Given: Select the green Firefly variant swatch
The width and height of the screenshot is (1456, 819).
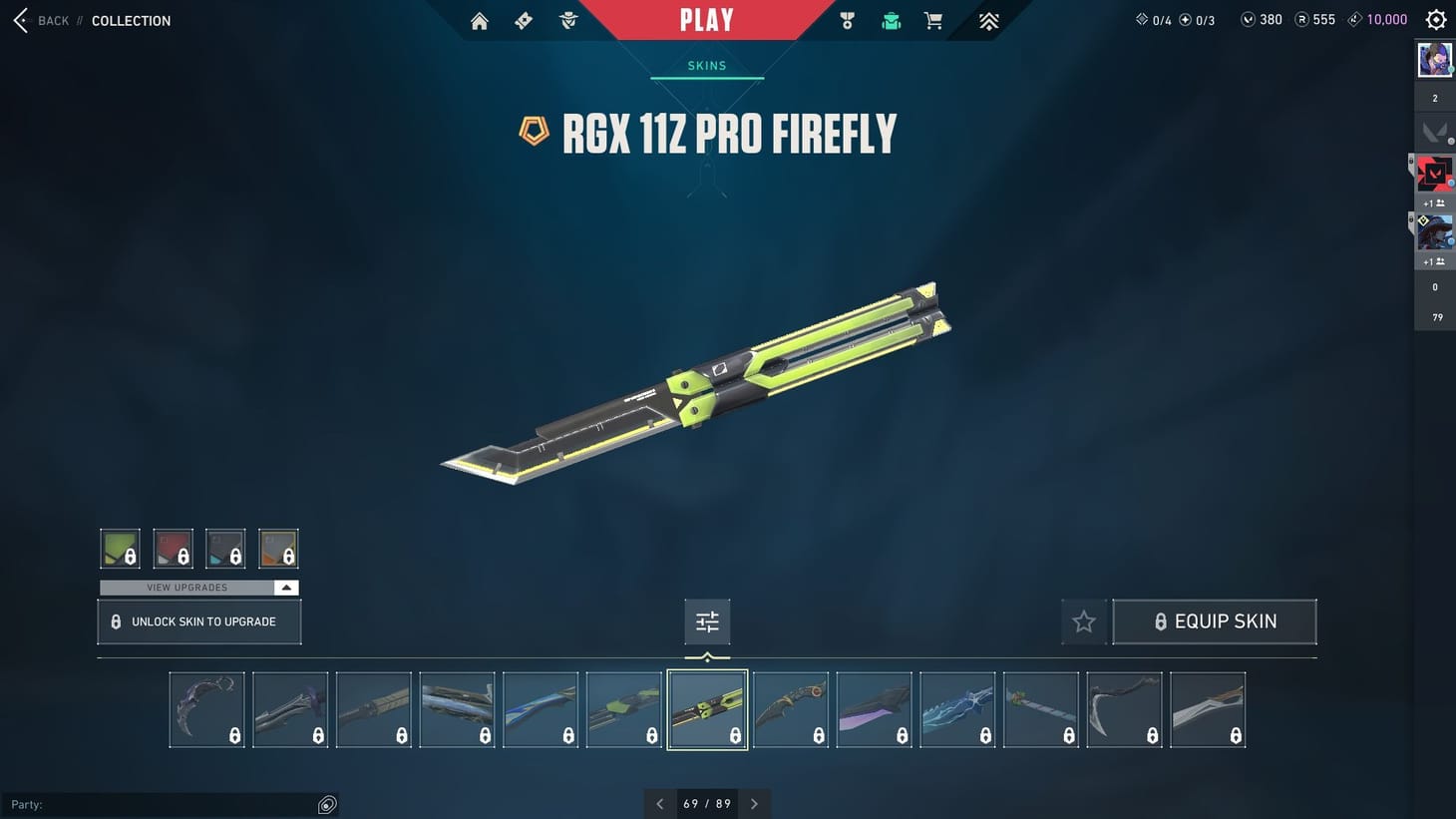Looking at the screenshot, I should (x=119, y=548).
